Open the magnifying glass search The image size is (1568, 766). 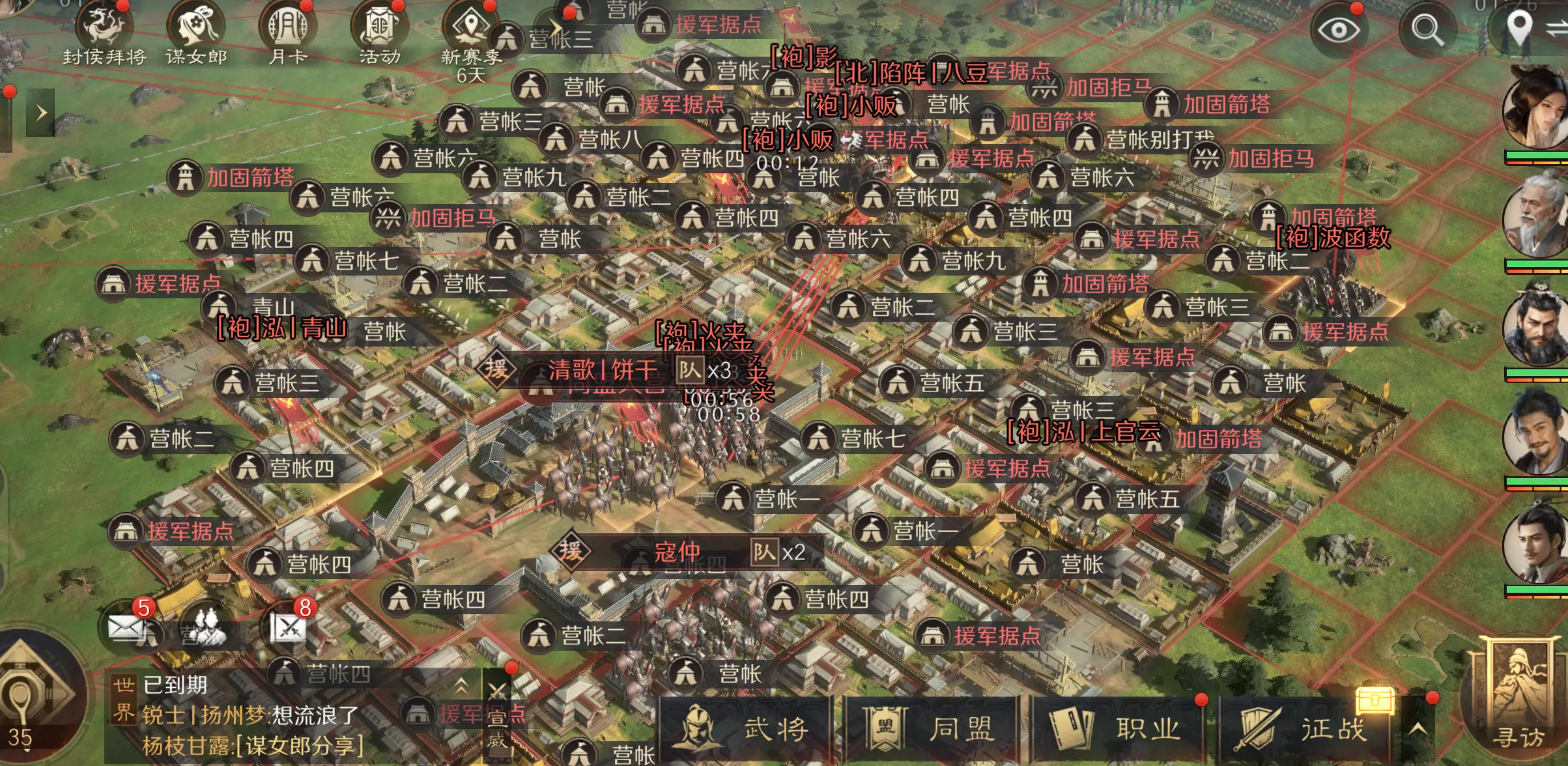(x=1427, y=30)
